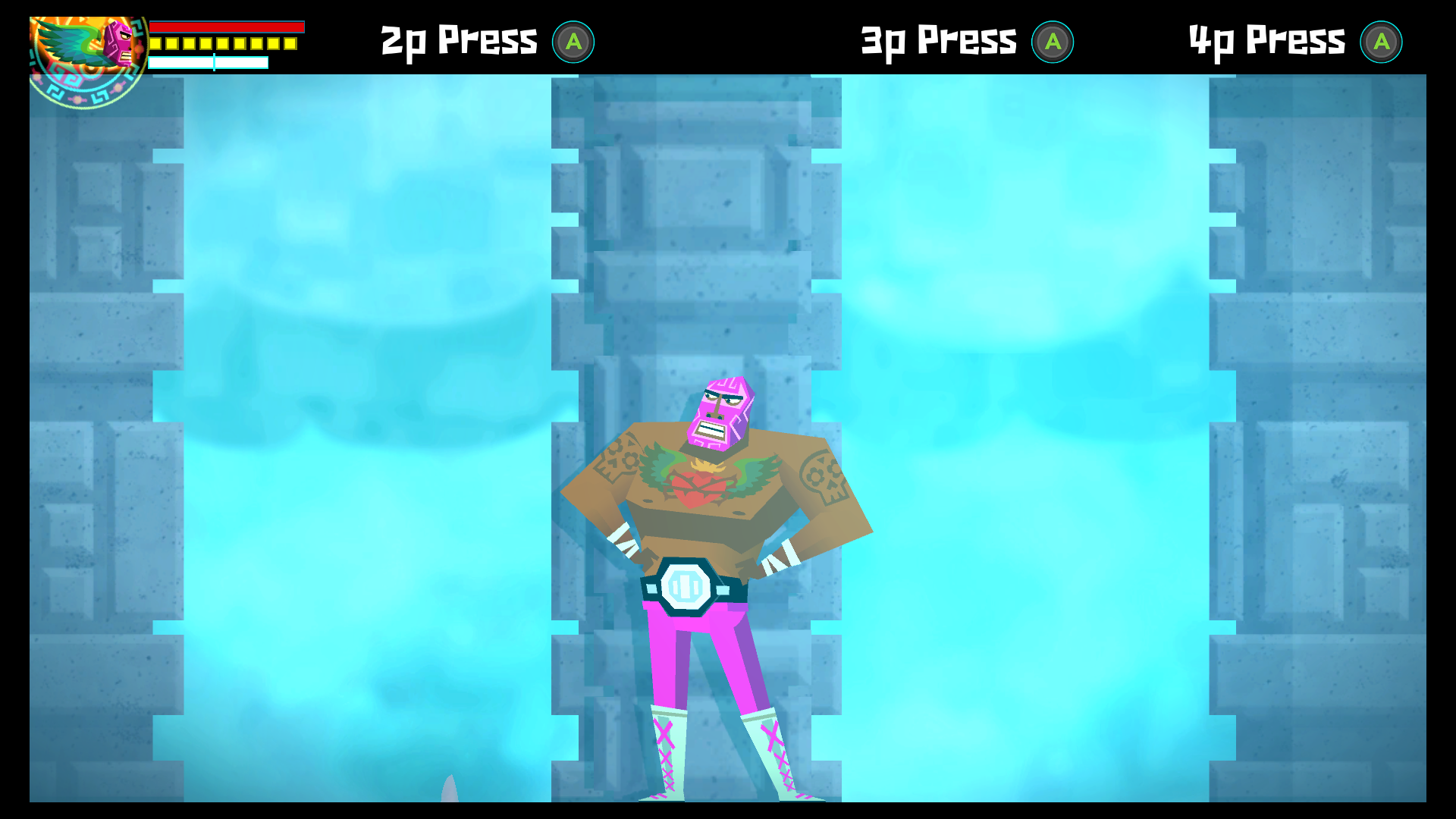The image size is (1456, 819).
Task: Toggle player 2 join by pressing its A prompt
Action: tap(575, 42)
